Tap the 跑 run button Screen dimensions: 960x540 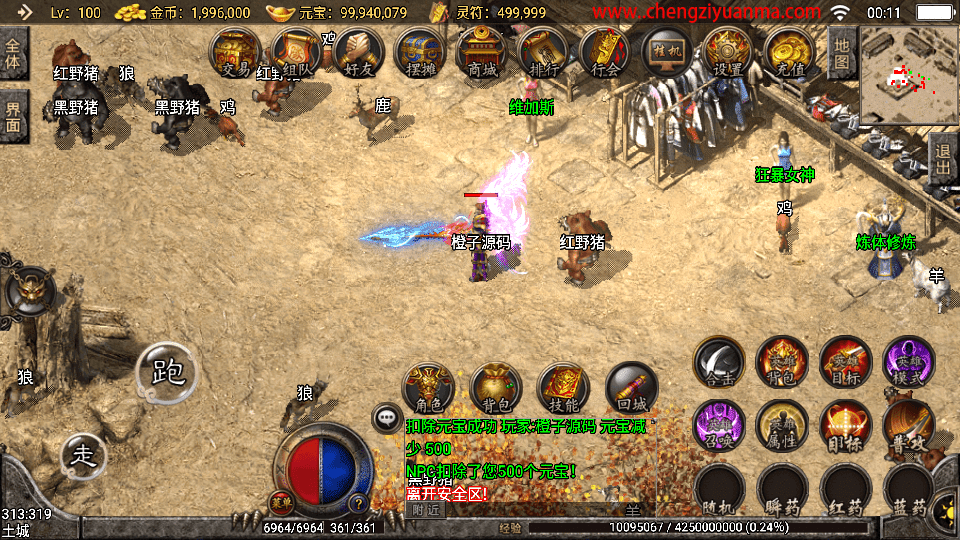pyautogui.click(x=167, y=372)
